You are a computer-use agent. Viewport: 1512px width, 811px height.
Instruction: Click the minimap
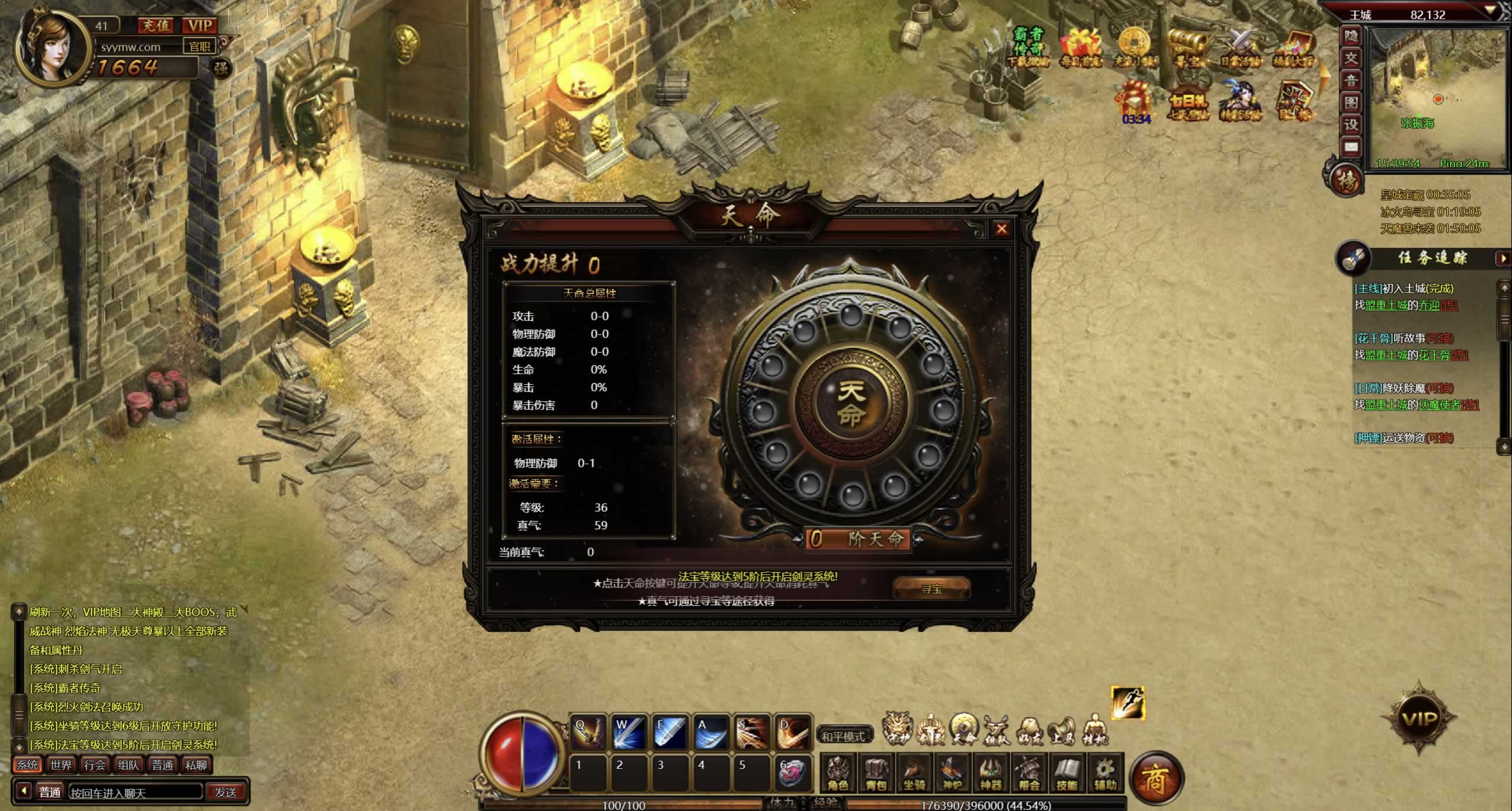(1437, 98)
